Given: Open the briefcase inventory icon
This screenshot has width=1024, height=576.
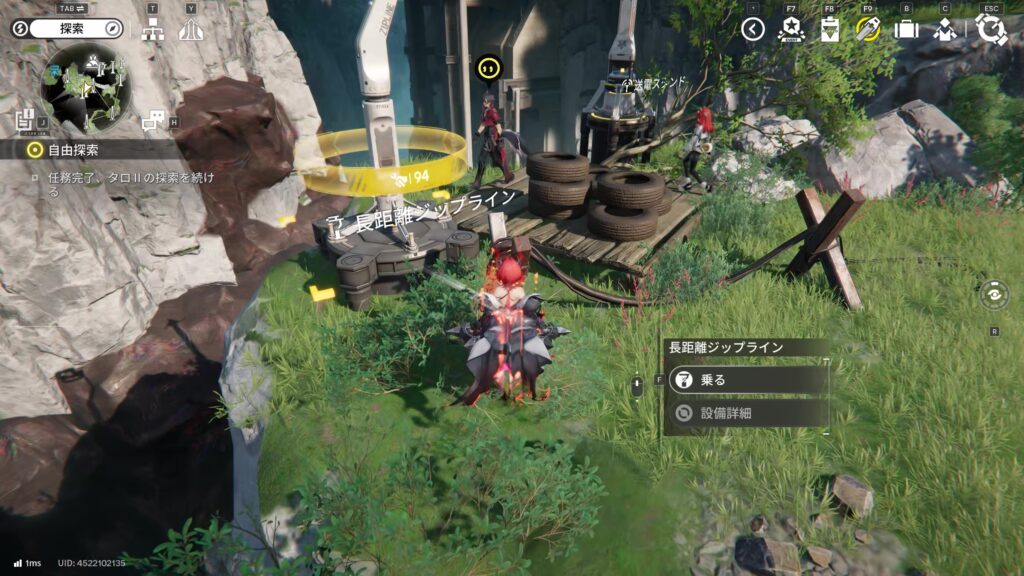Looking at the screenshot, I should point(906,29).
